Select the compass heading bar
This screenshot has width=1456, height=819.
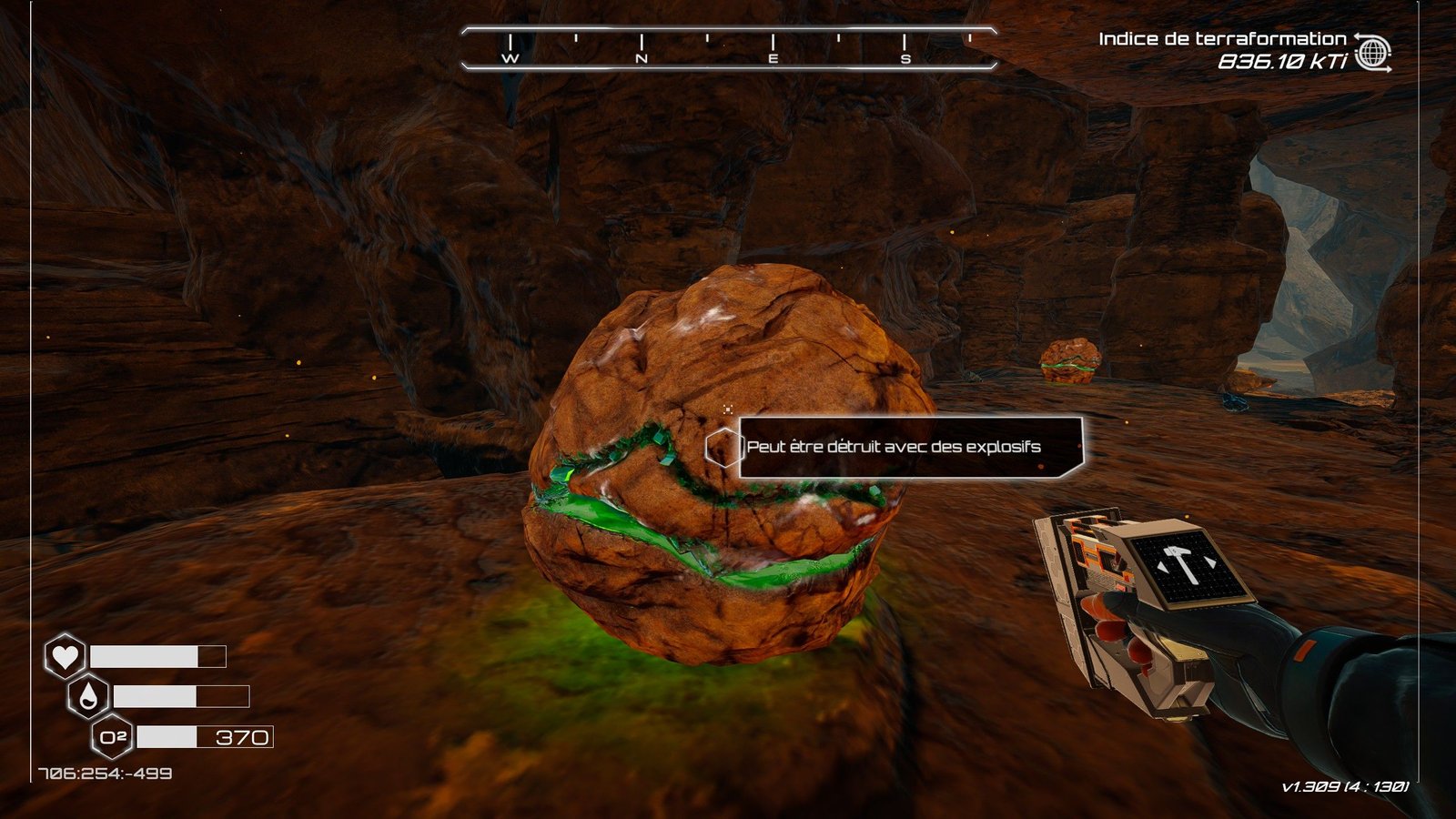729,48
